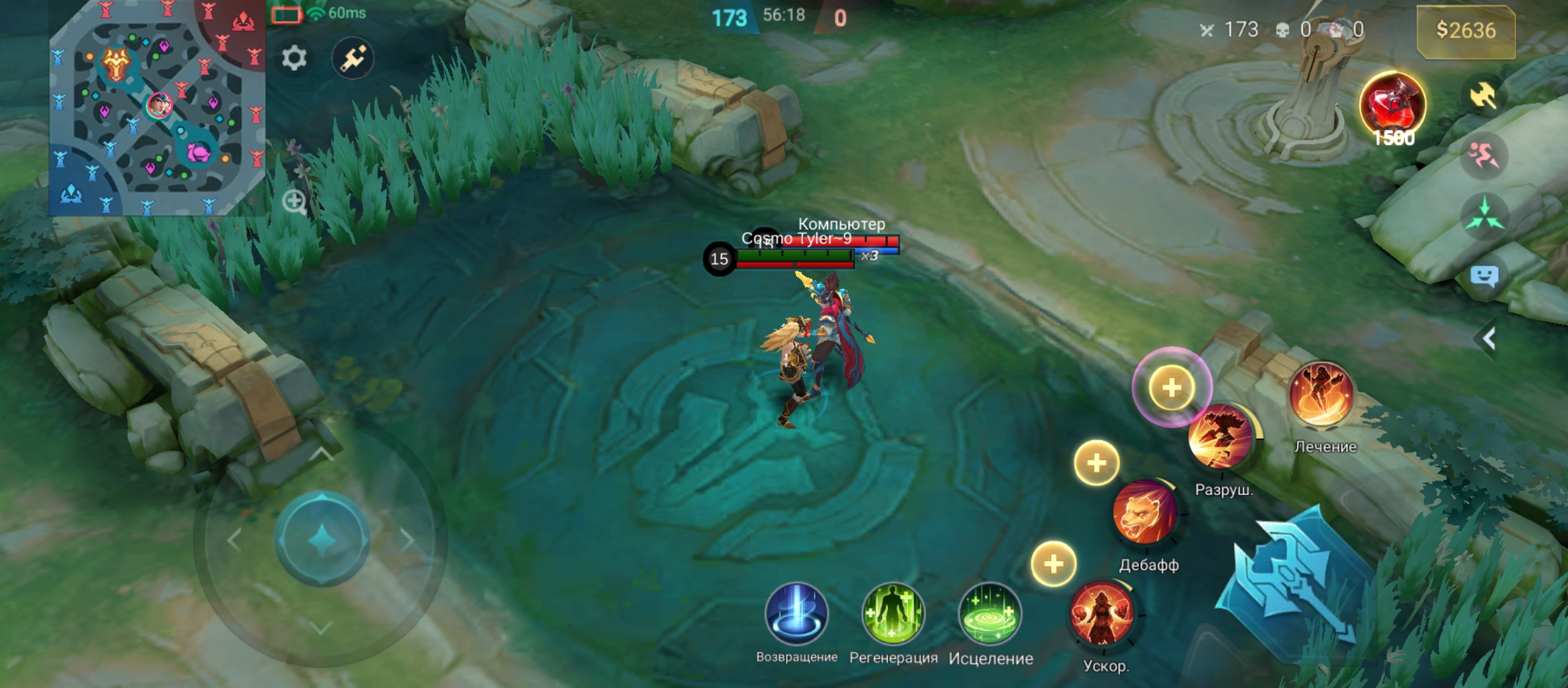1568x688 pixels.
Task: Open the settings gear menu
Action: 294,59
